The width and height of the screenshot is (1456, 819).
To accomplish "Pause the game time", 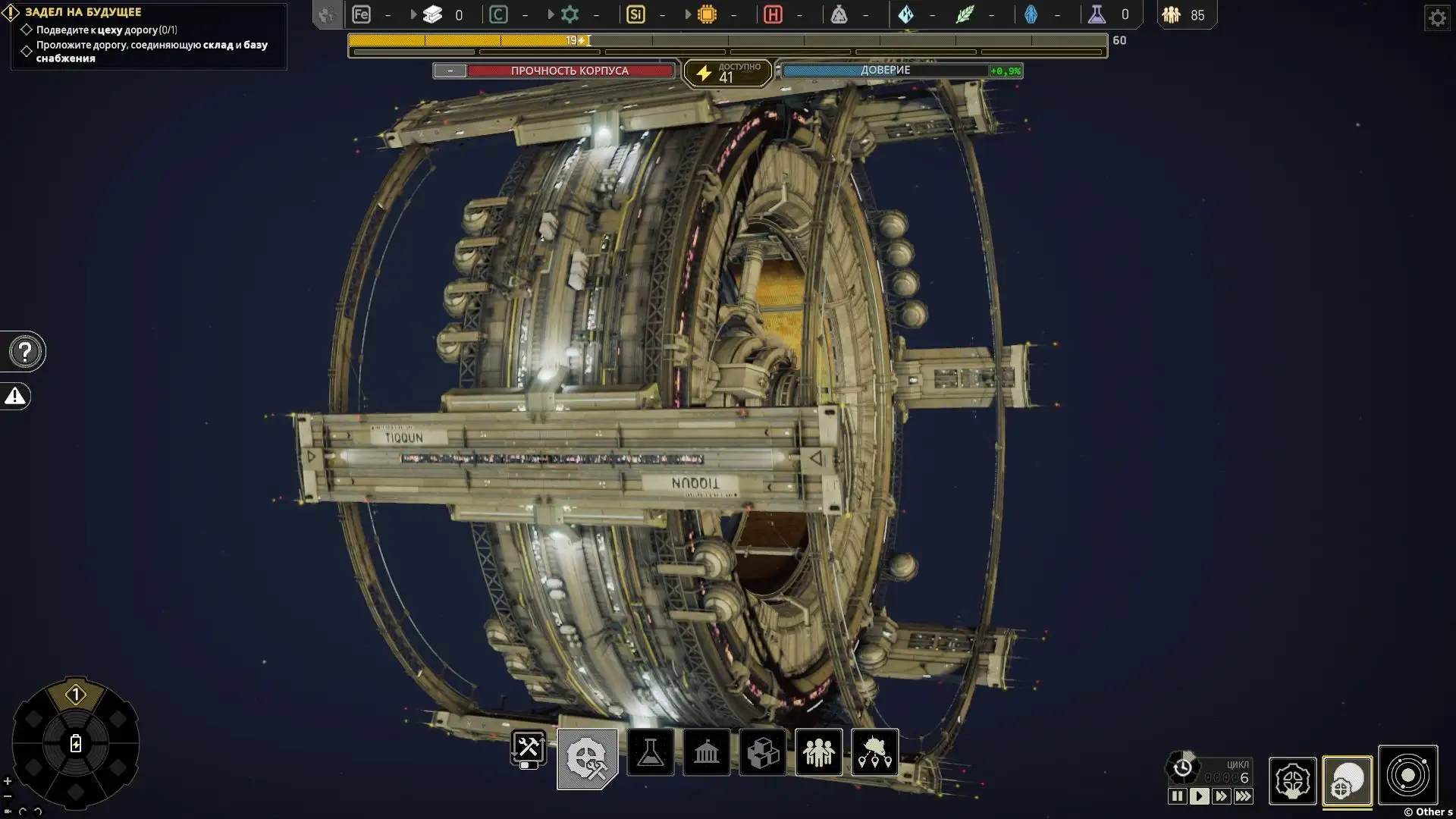I will tap(1177, 796).
